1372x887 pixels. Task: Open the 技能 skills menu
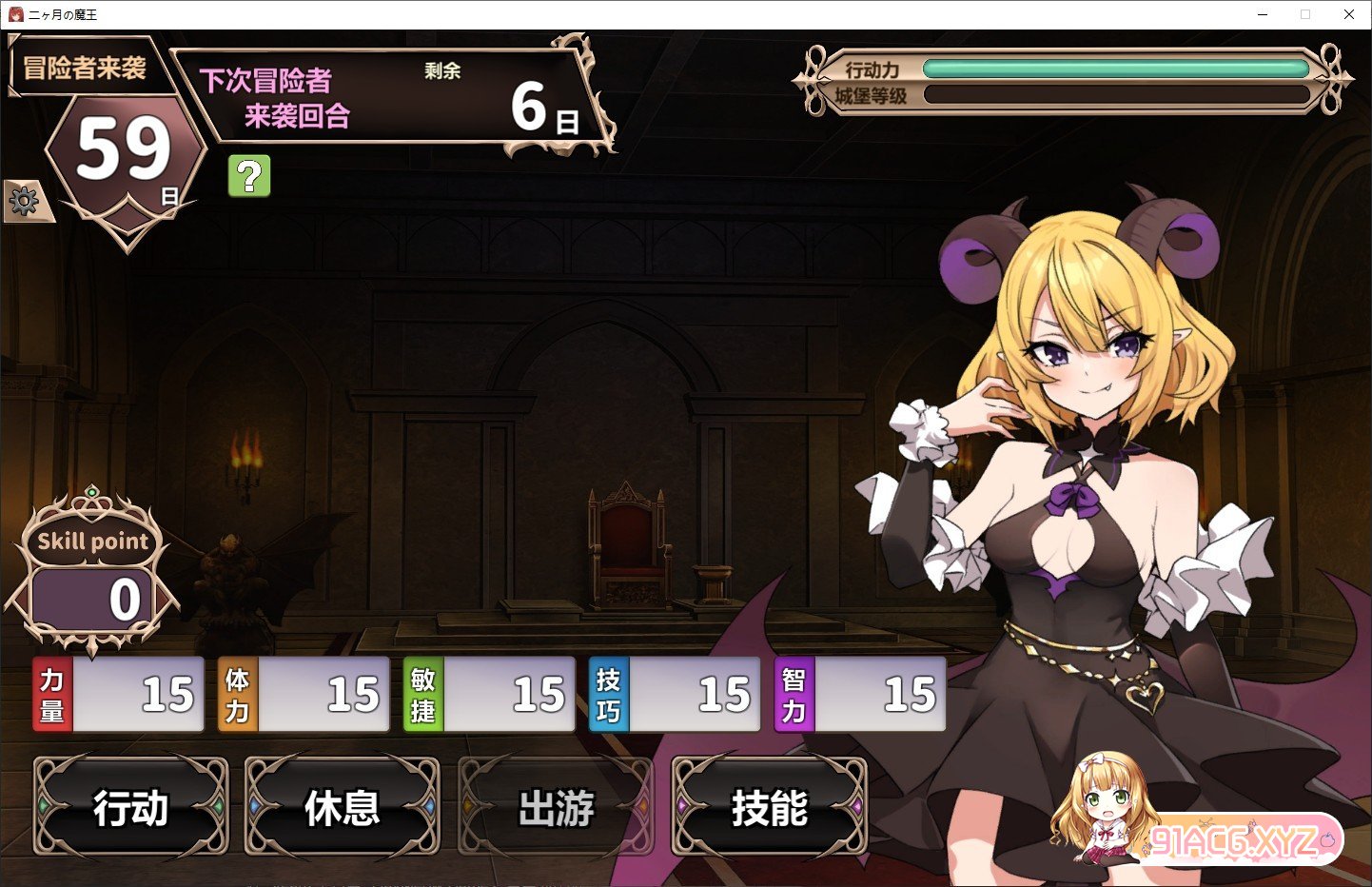(x=769, y=807)
